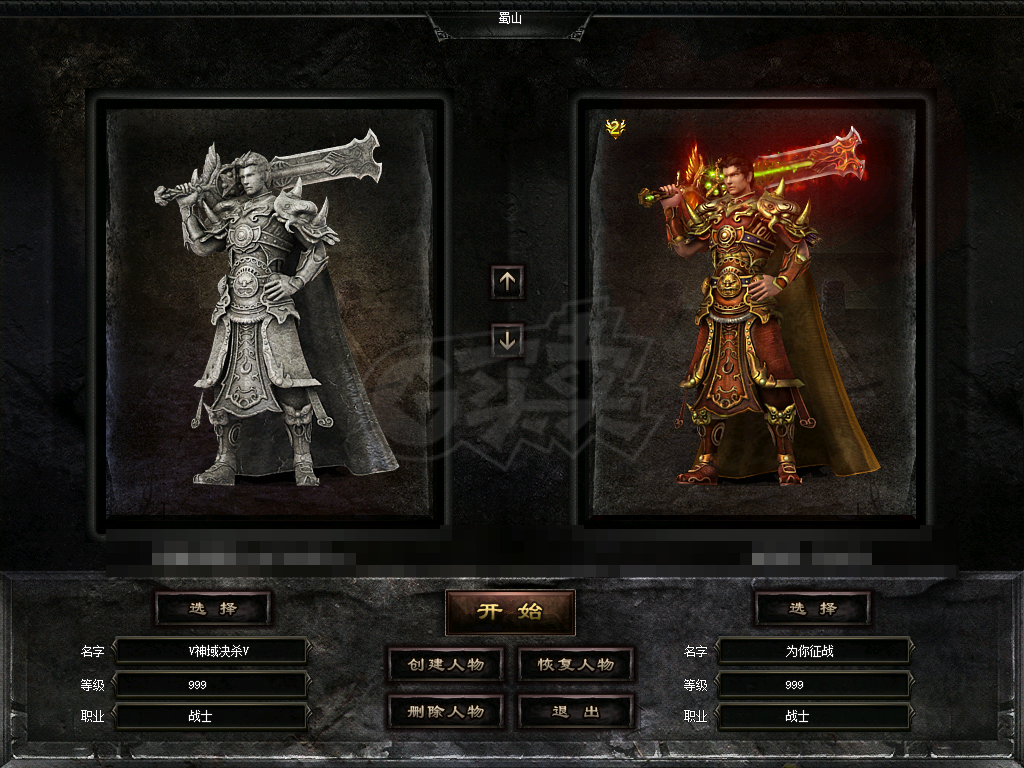Click the 开始 start button
The width and height of the screenshot is (1024, 768).
(x=510, y=612)
